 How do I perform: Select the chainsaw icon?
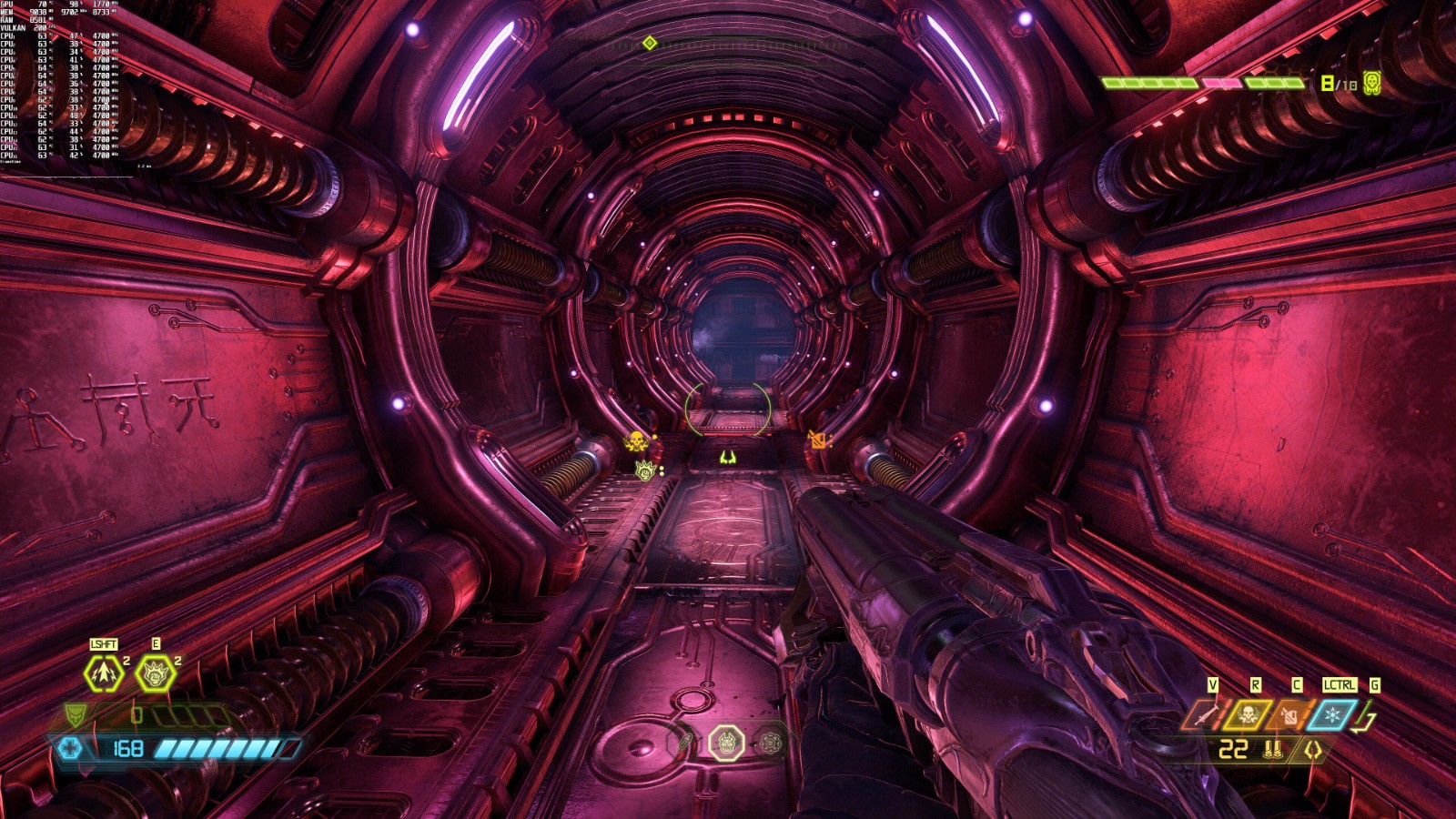point(1205,716)
